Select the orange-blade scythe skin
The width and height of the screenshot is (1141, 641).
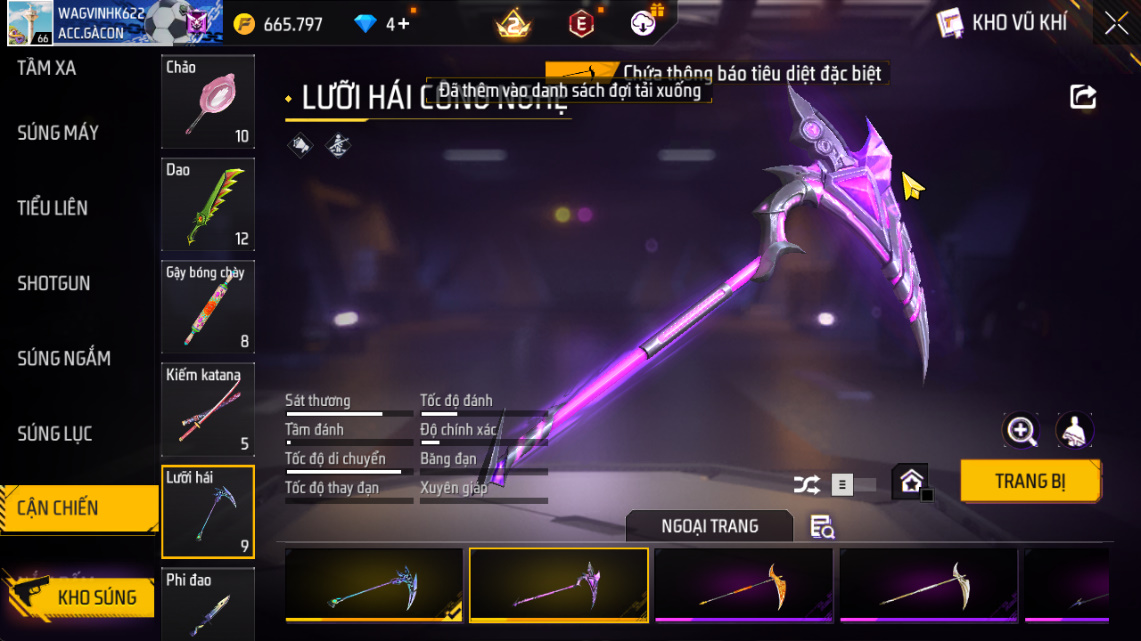[743, 586]
